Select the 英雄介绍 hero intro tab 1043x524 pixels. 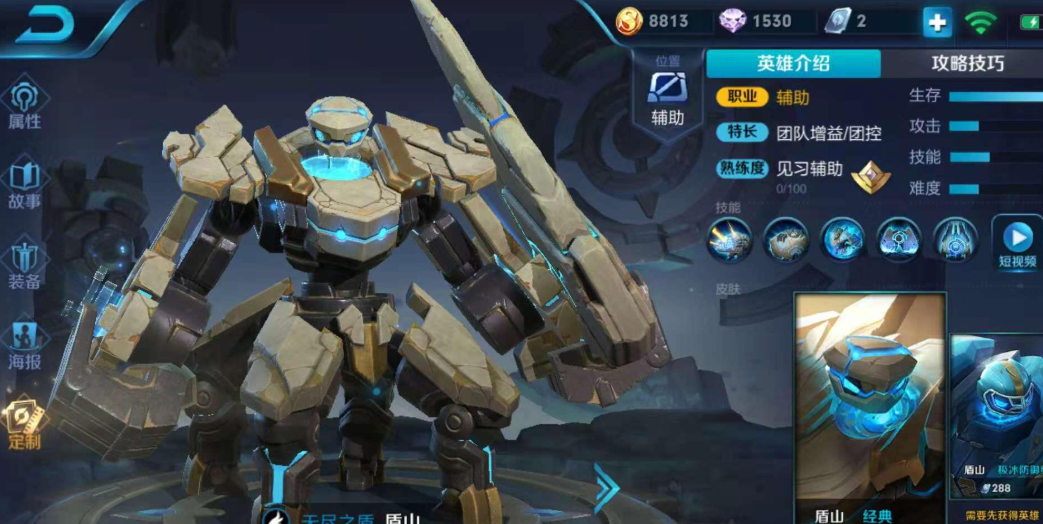click(x=793, y=63)
